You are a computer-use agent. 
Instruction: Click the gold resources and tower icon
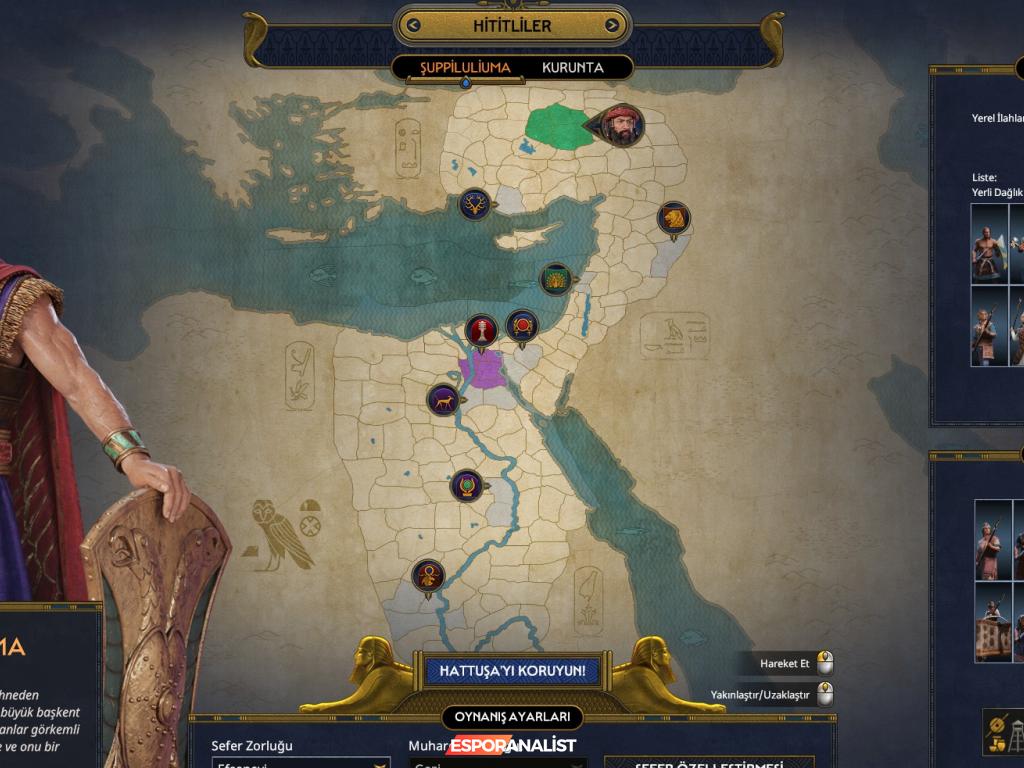pyautogui.click(x=1002, y=731)
